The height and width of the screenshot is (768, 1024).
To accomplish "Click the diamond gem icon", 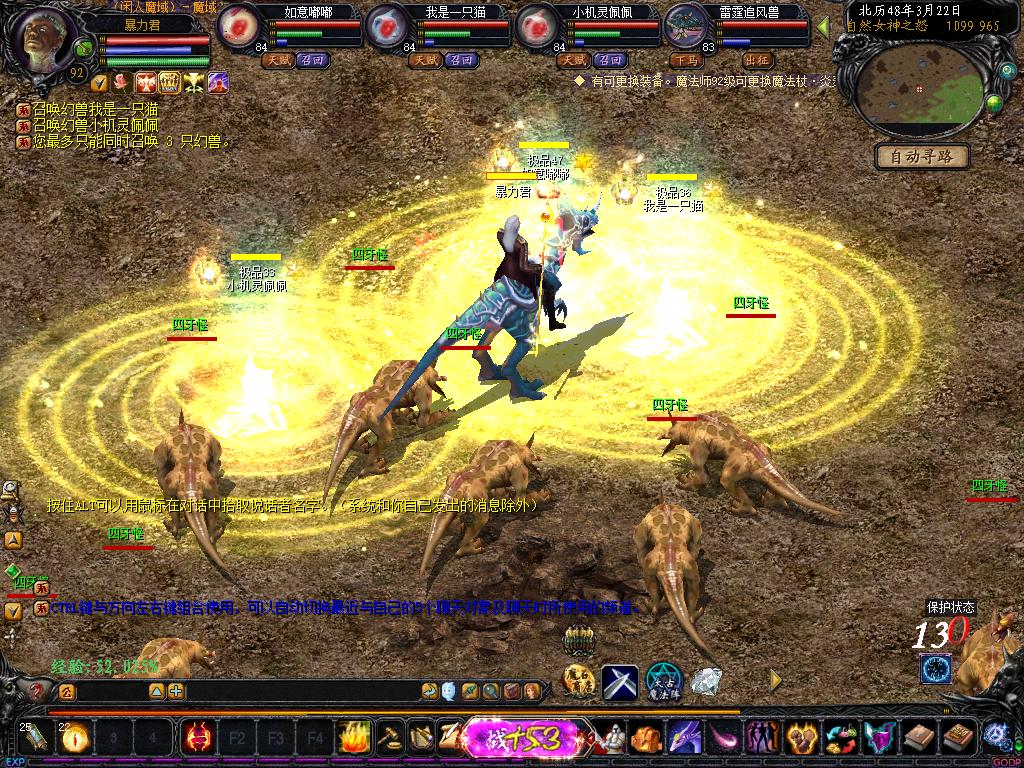I will [x=706, y=681].
